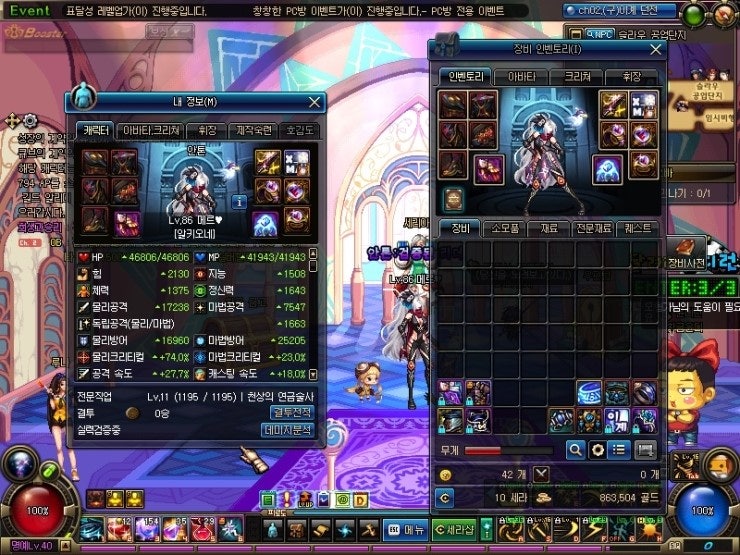Switch inventory to the 아바타 tab
Viewport: 740px width, 555px height.
522,76
